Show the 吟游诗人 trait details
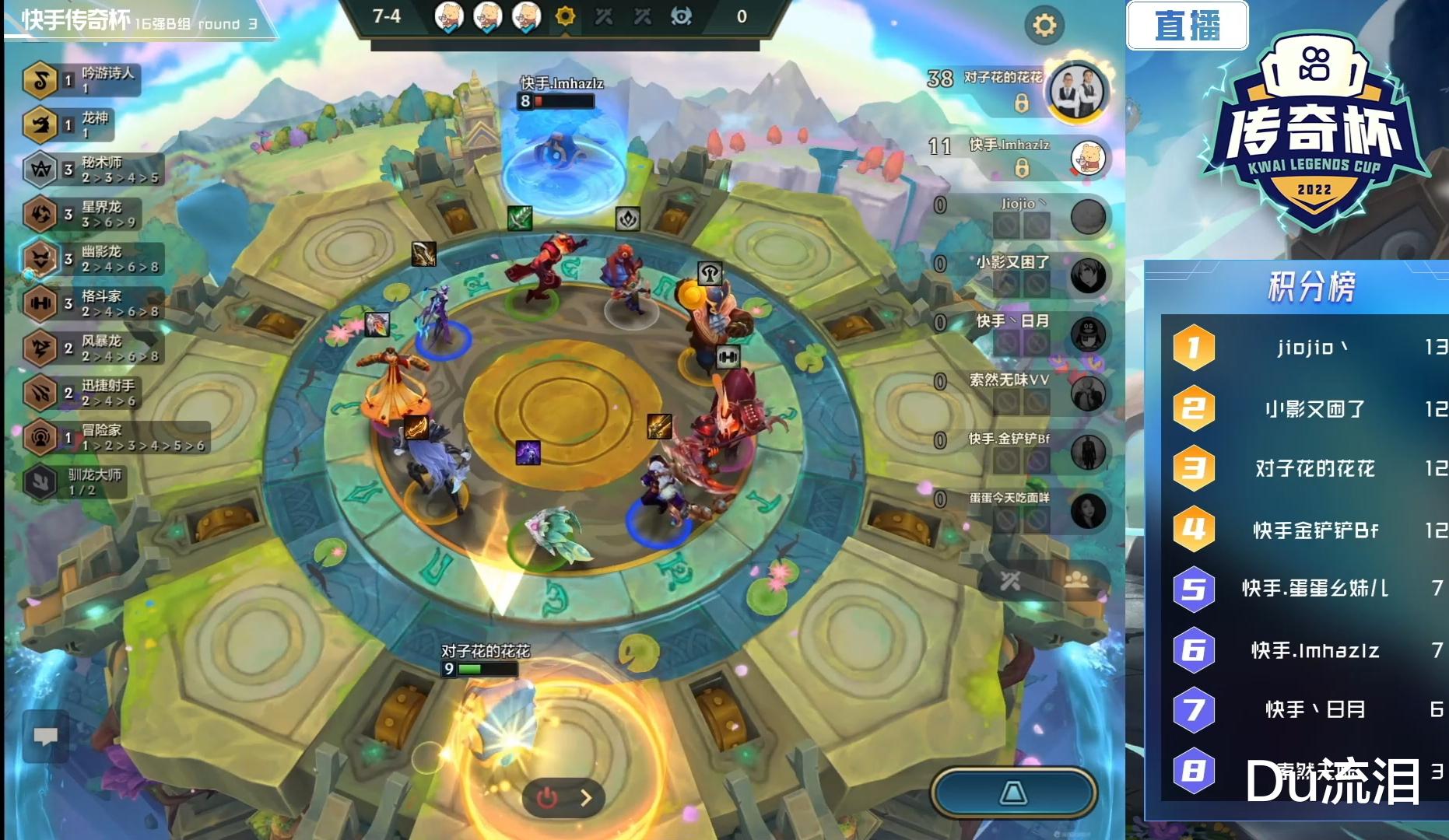Screen dimensions: 1449x840 [x=82, y=79]
